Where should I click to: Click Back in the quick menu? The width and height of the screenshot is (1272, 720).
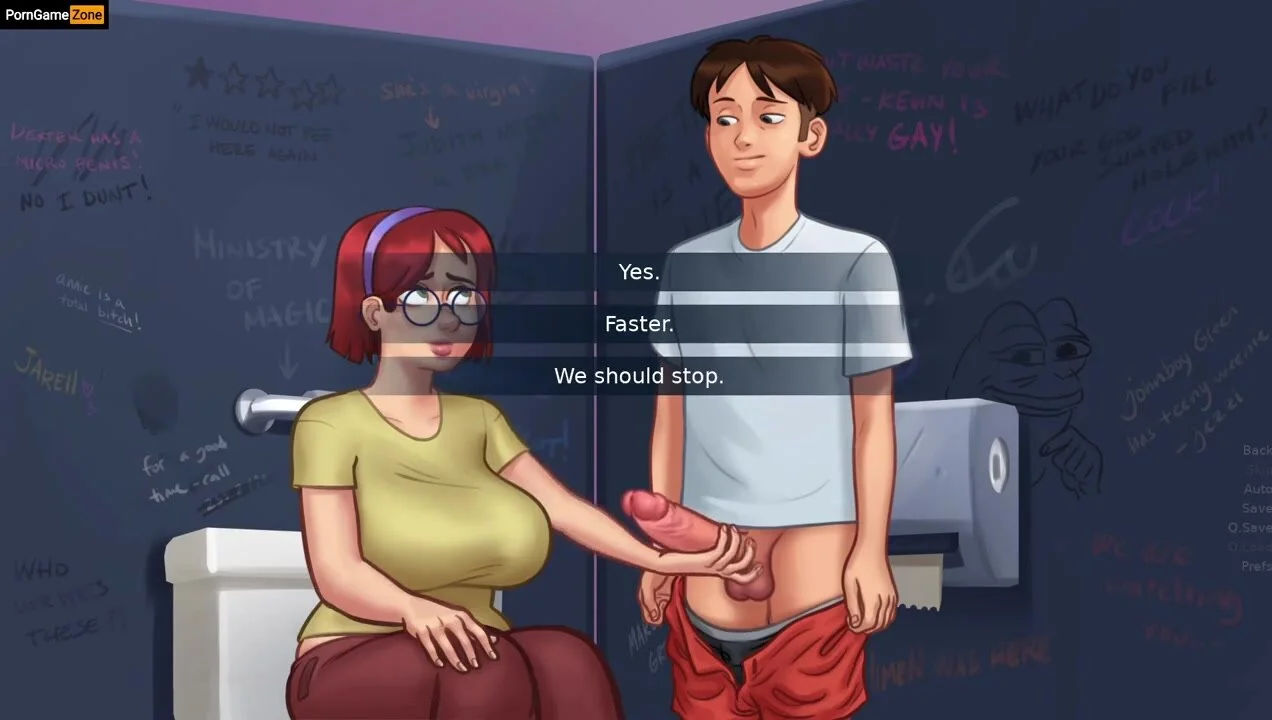(x=1256, y=450)
